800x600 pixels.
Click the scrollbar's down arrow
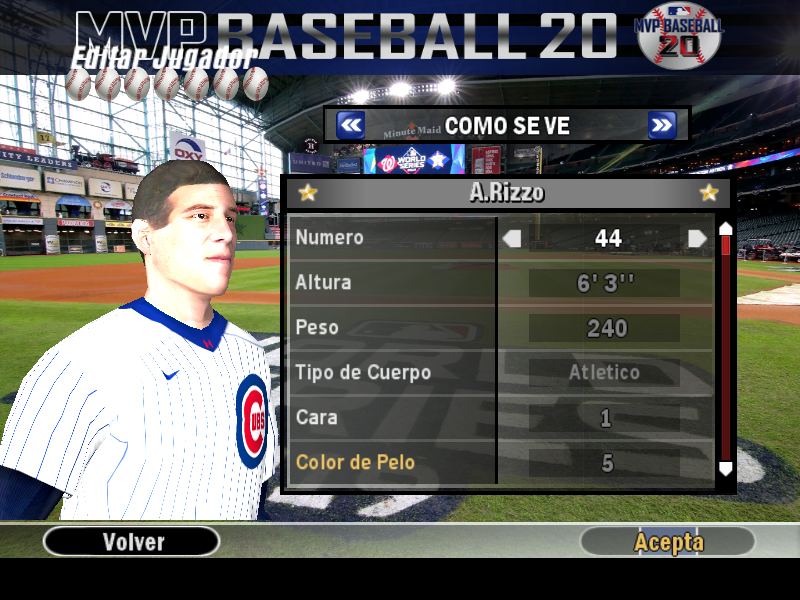[726, 467]
